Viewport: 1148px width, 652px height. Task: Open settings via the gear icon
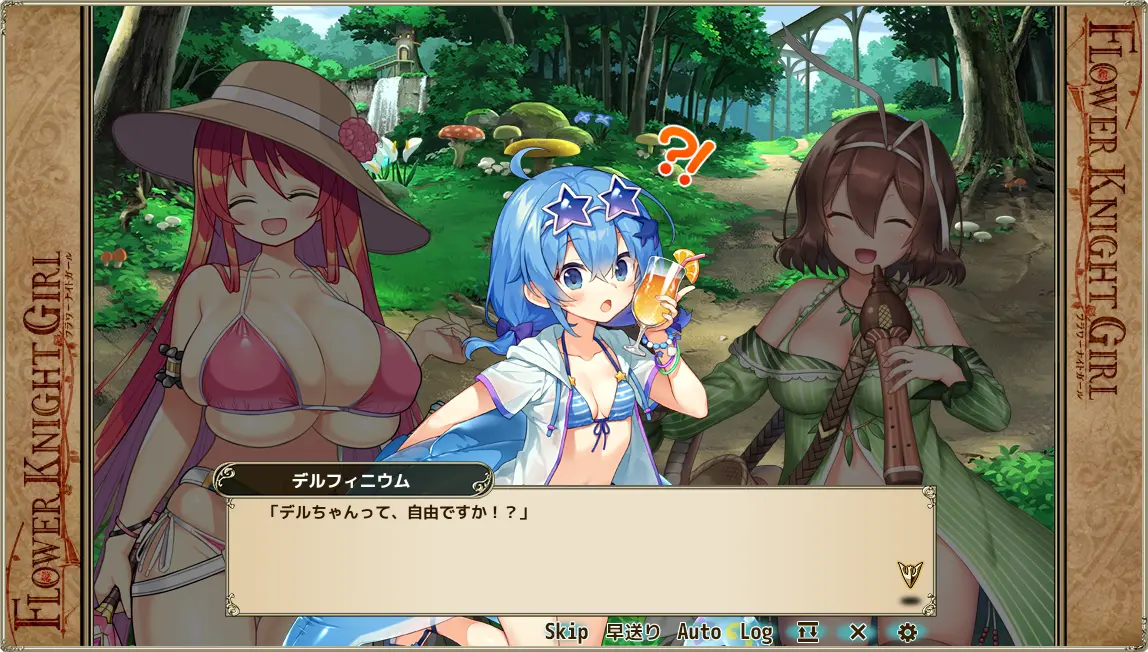point(907,632)
